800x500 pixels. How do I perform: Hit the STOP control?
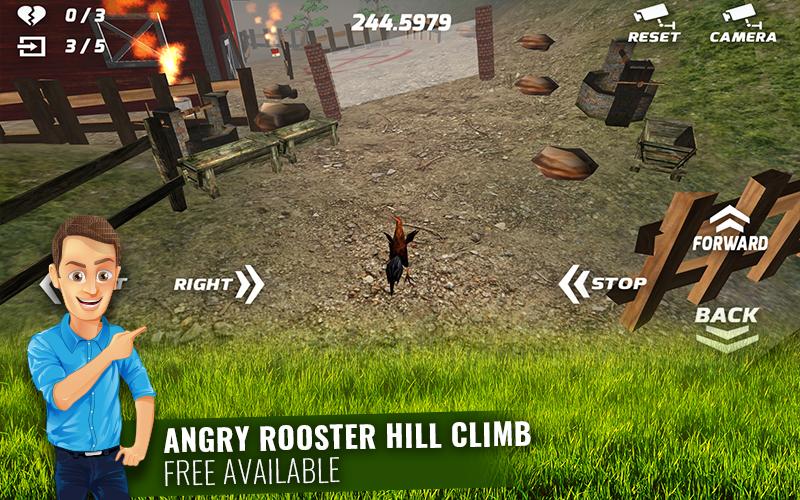coord(603,283)
